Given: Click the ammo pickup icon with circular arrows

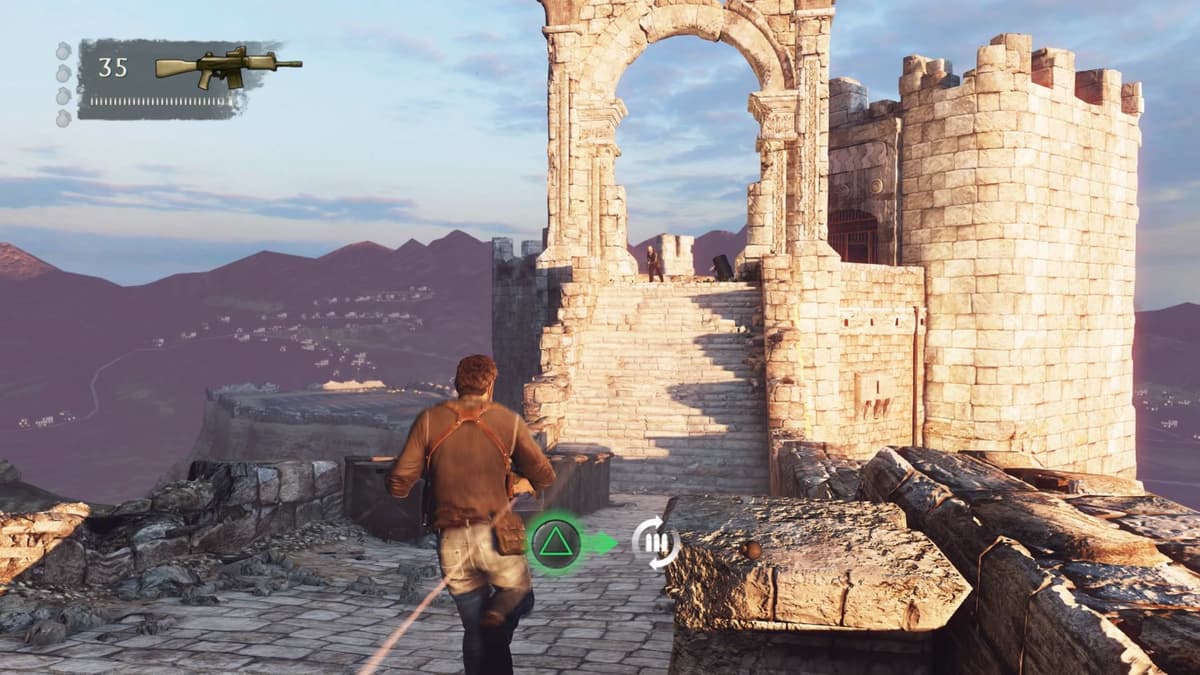Looking at the screenshot, I should pos(656,544).
